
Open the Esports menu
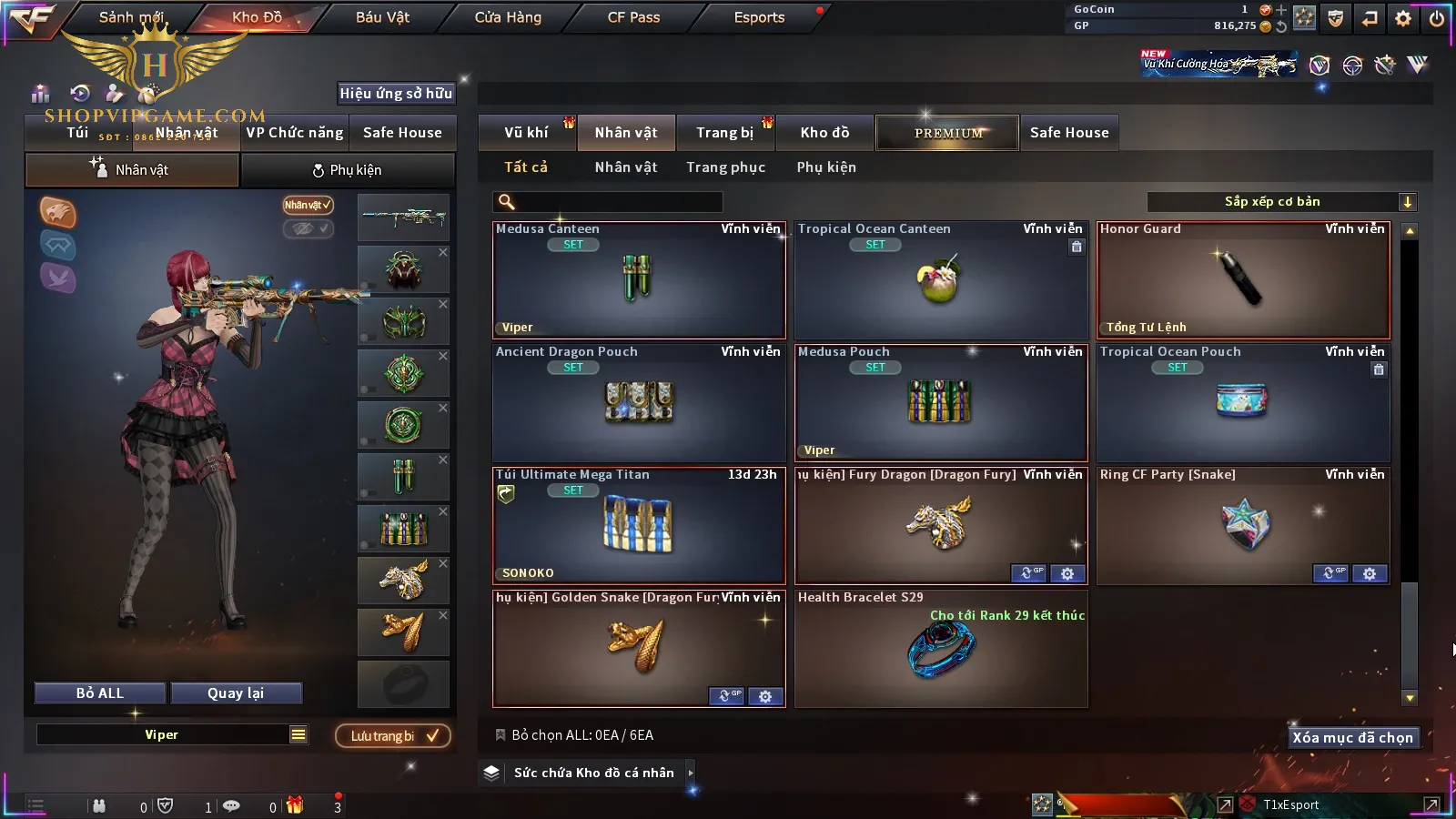(759, 17)
